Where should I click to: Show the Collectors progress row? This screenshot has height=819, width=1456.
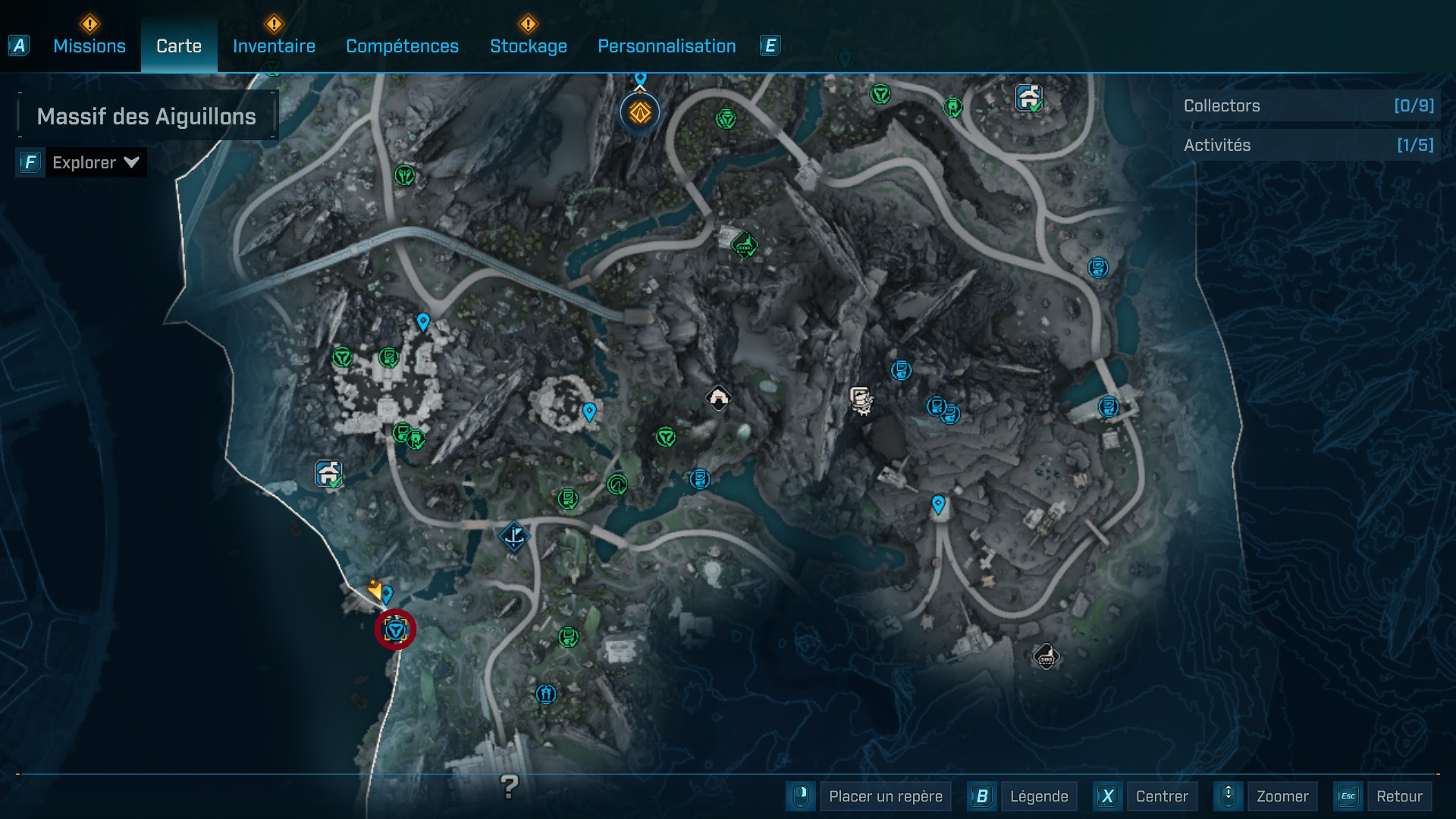click(x=1307, y=106)
